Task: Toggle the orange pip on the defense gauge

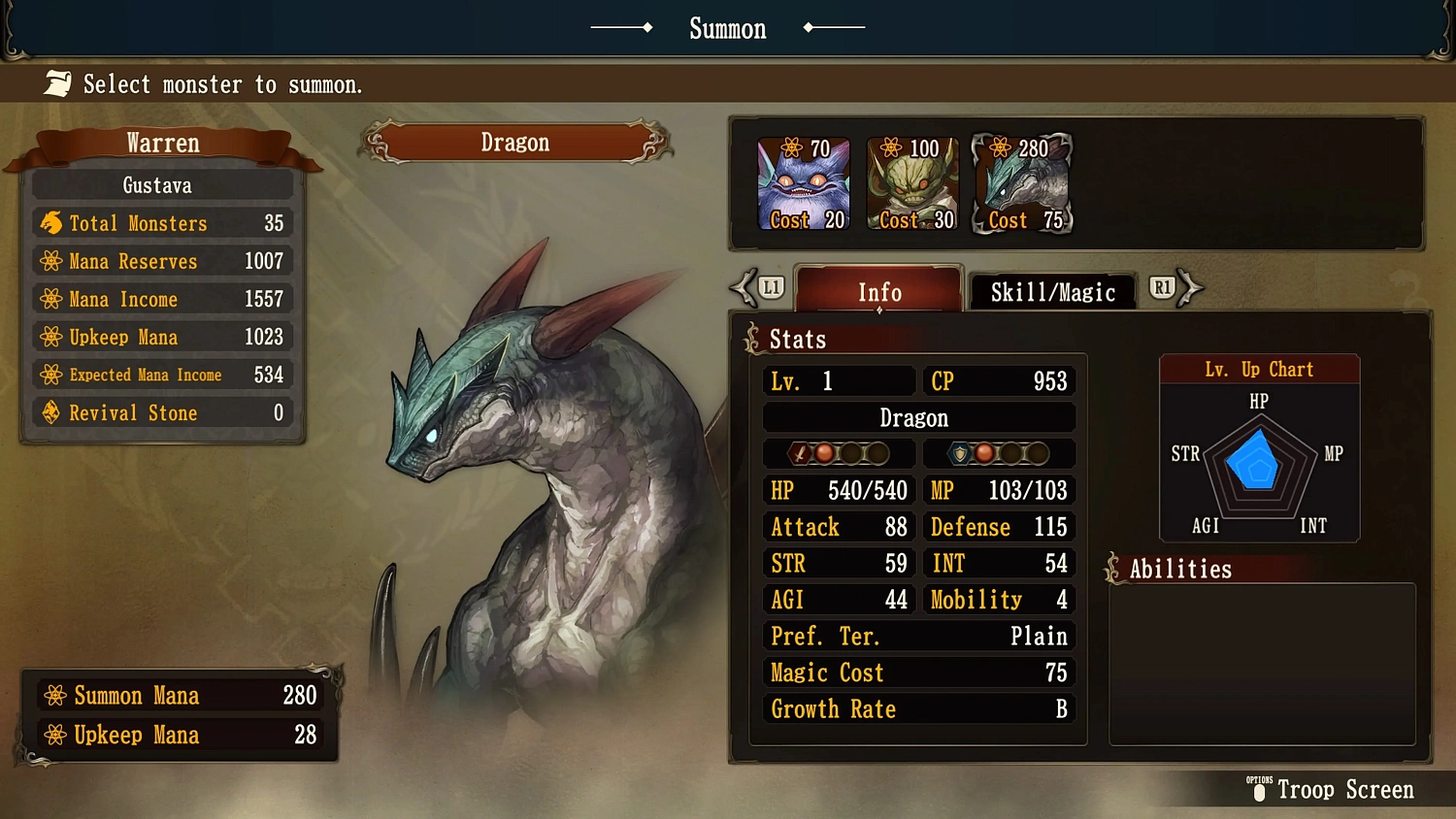Action: 984,453
